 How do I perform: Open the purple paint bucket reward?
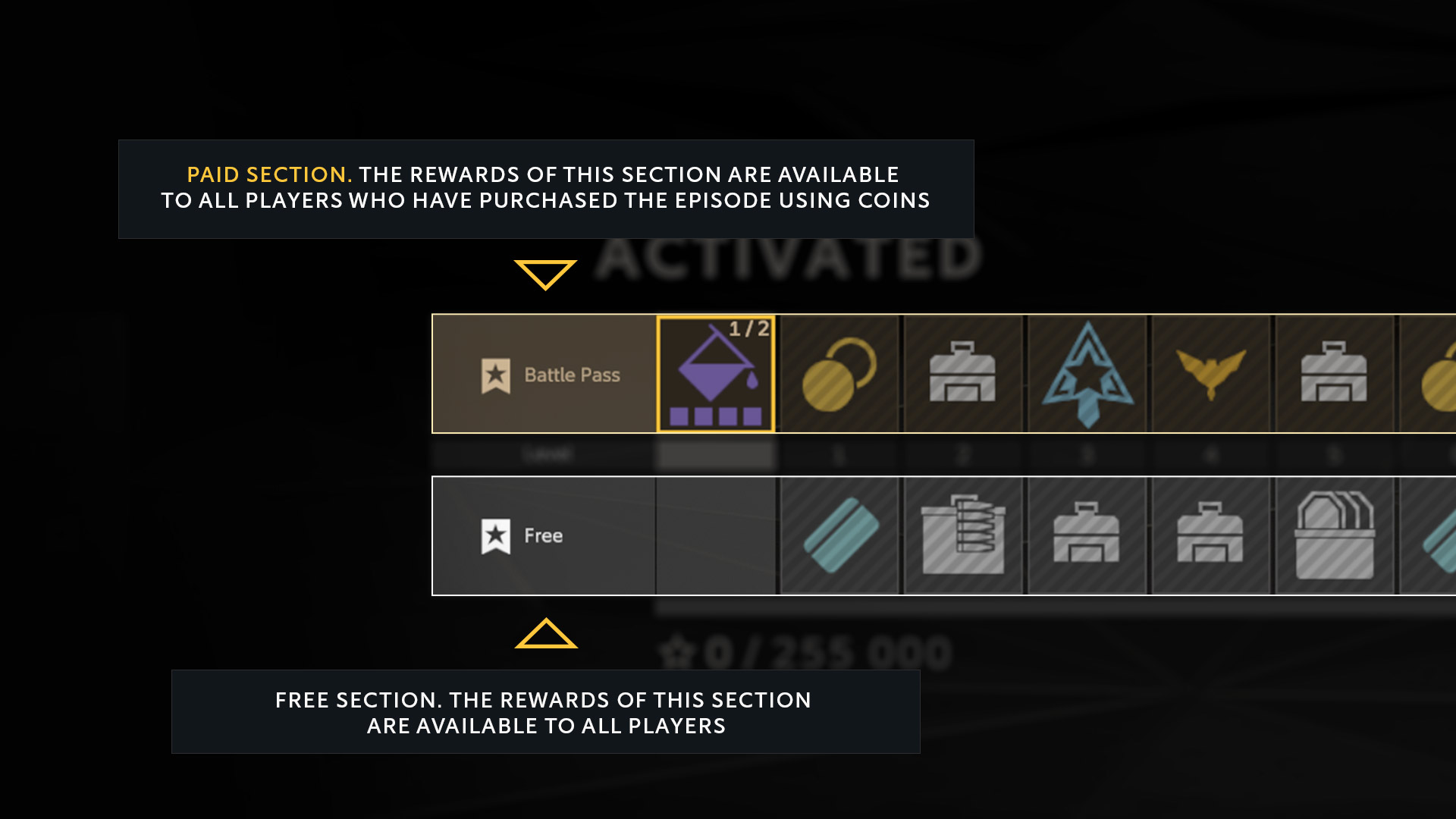tap(716, 375)
